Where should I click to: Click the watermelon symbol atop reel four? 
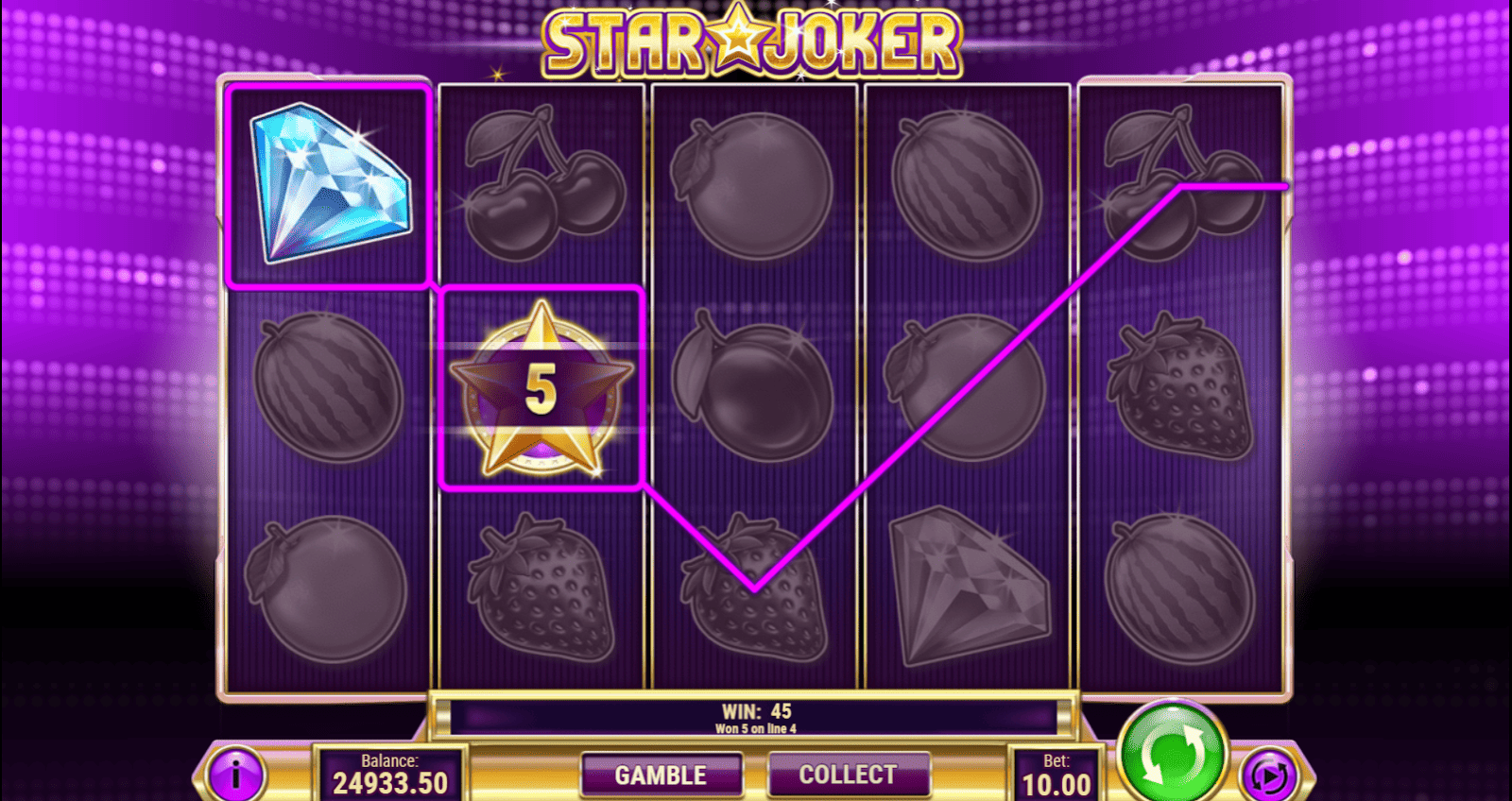[x=967, y=184]
